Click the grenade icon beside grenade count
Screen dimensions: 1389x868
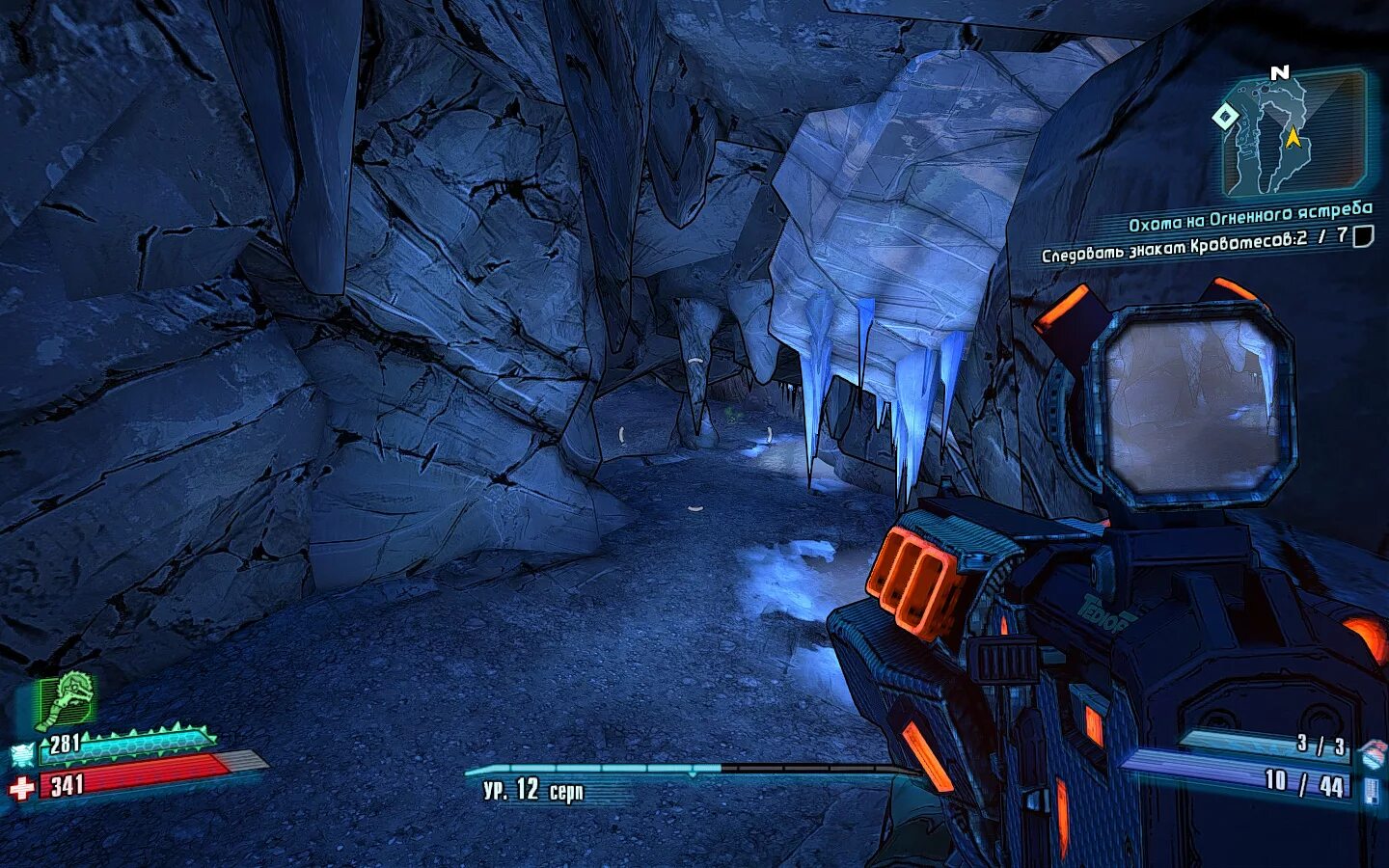point(1370,751)
